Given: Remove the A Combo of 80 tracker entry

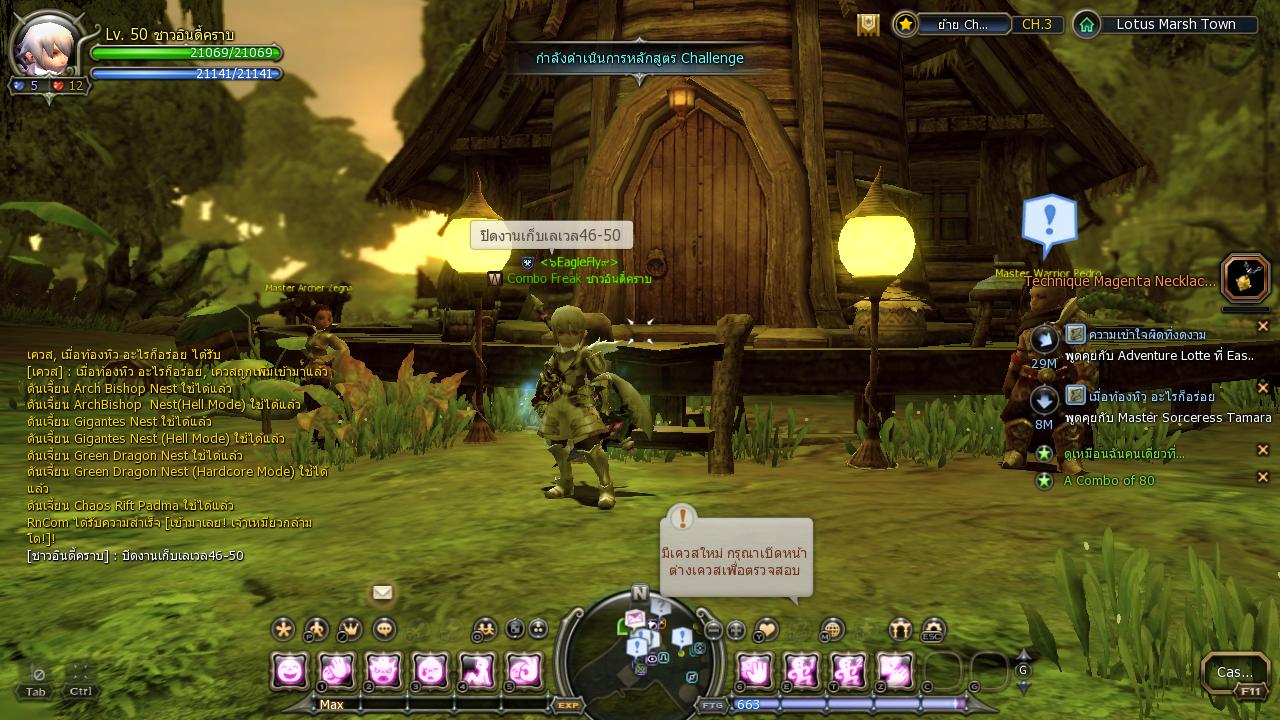Looking at the screenshot, I should pos(1262,478).
